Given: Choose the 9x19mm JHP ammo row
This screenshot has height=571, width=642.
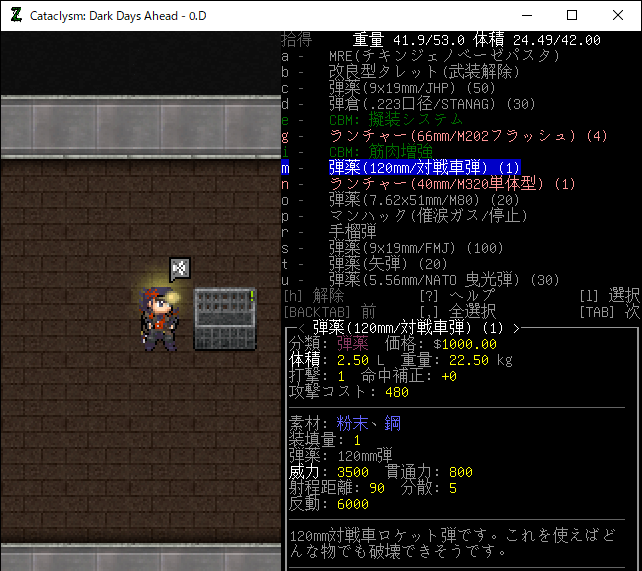Looking at the screenshot, I should (x=412, y=88).
